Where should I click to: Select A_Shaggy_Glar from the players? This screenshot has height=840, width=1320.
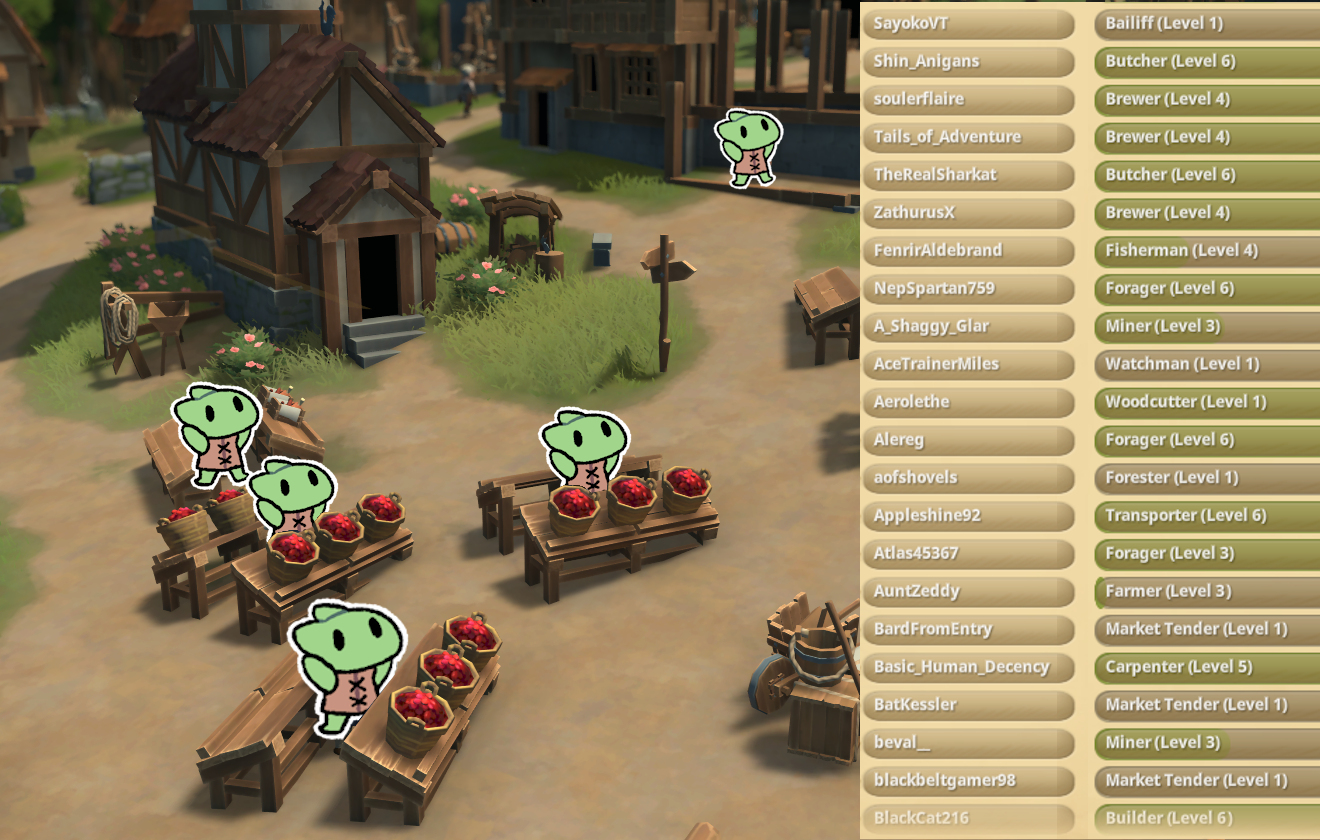967,326
